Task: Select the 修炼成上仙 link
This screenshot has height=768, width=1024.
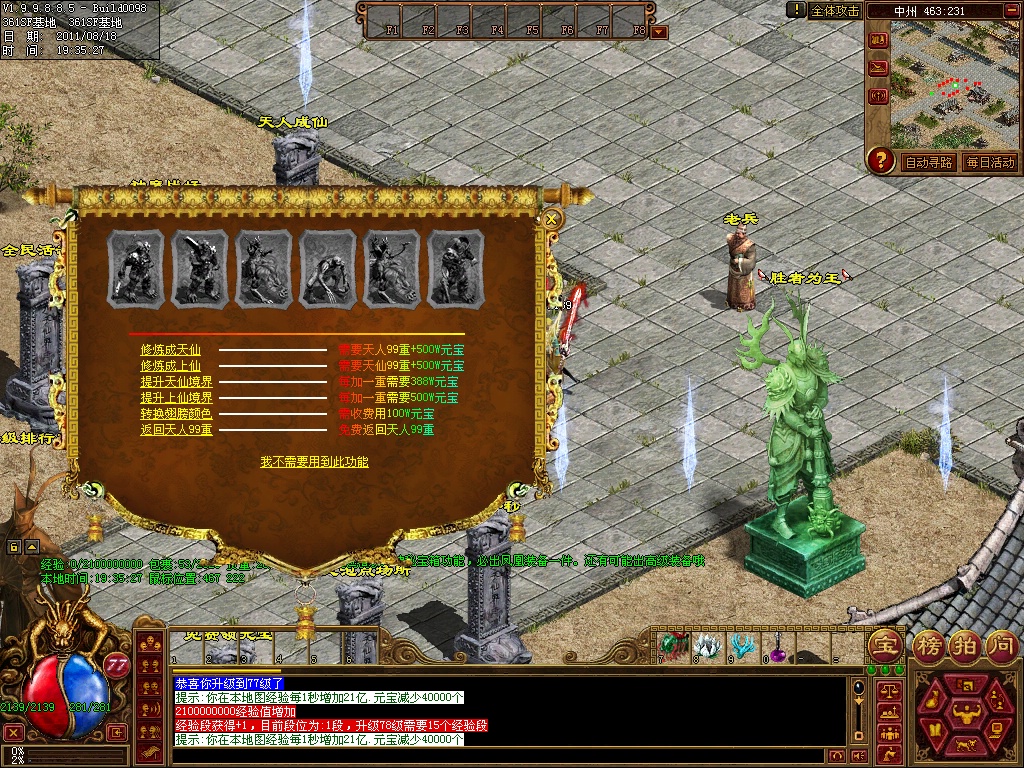Action: pos(170,366)
